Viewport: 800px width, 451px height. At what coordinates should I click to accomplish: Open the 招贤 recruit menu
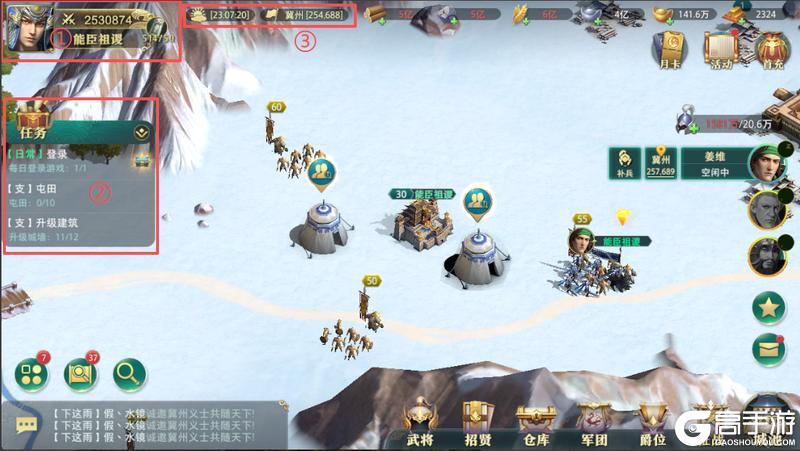478,424
